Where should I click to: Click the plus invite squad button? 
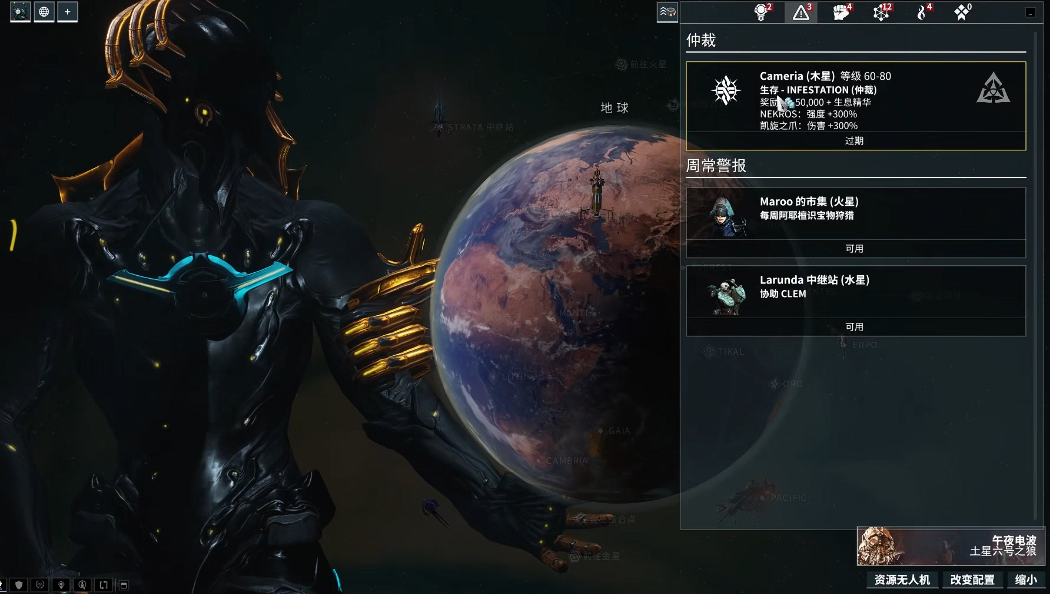[67, 12]
